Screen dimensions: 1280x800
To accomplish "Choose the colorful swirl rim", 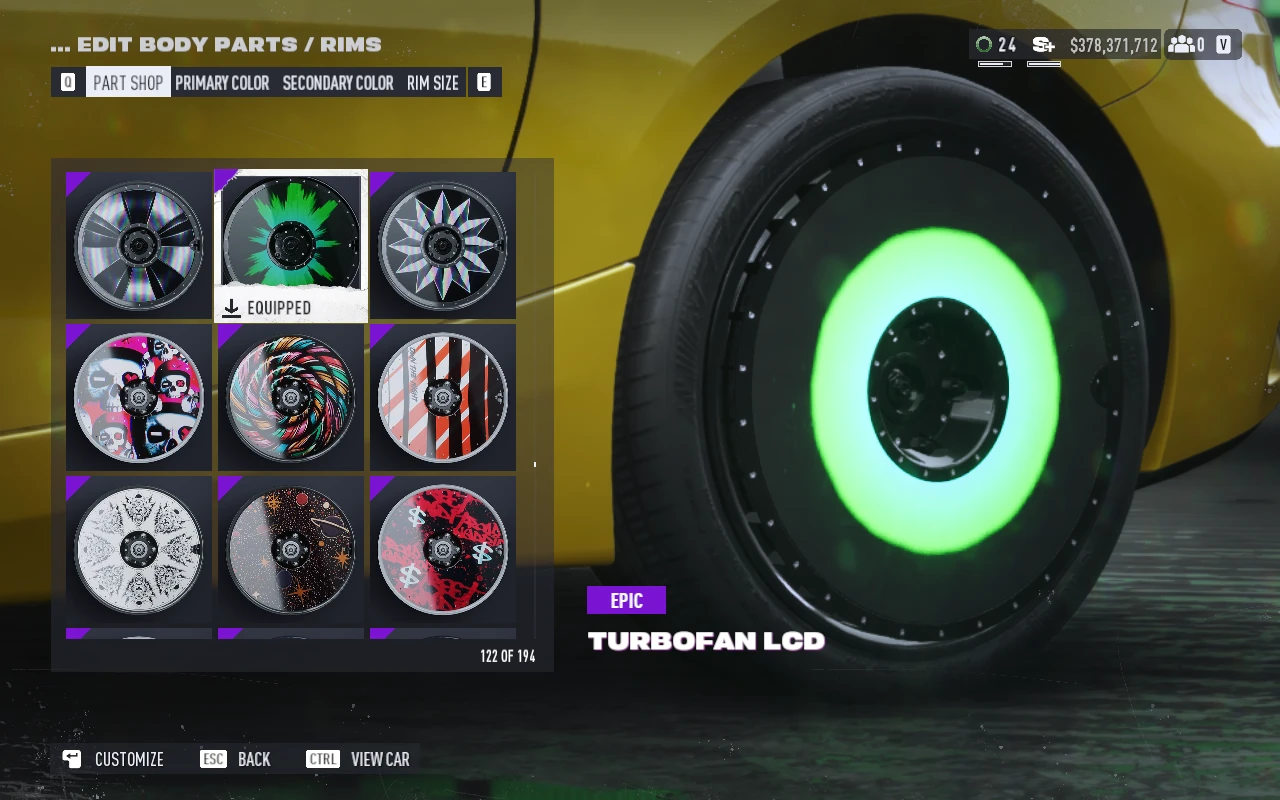I will (291, 397).
